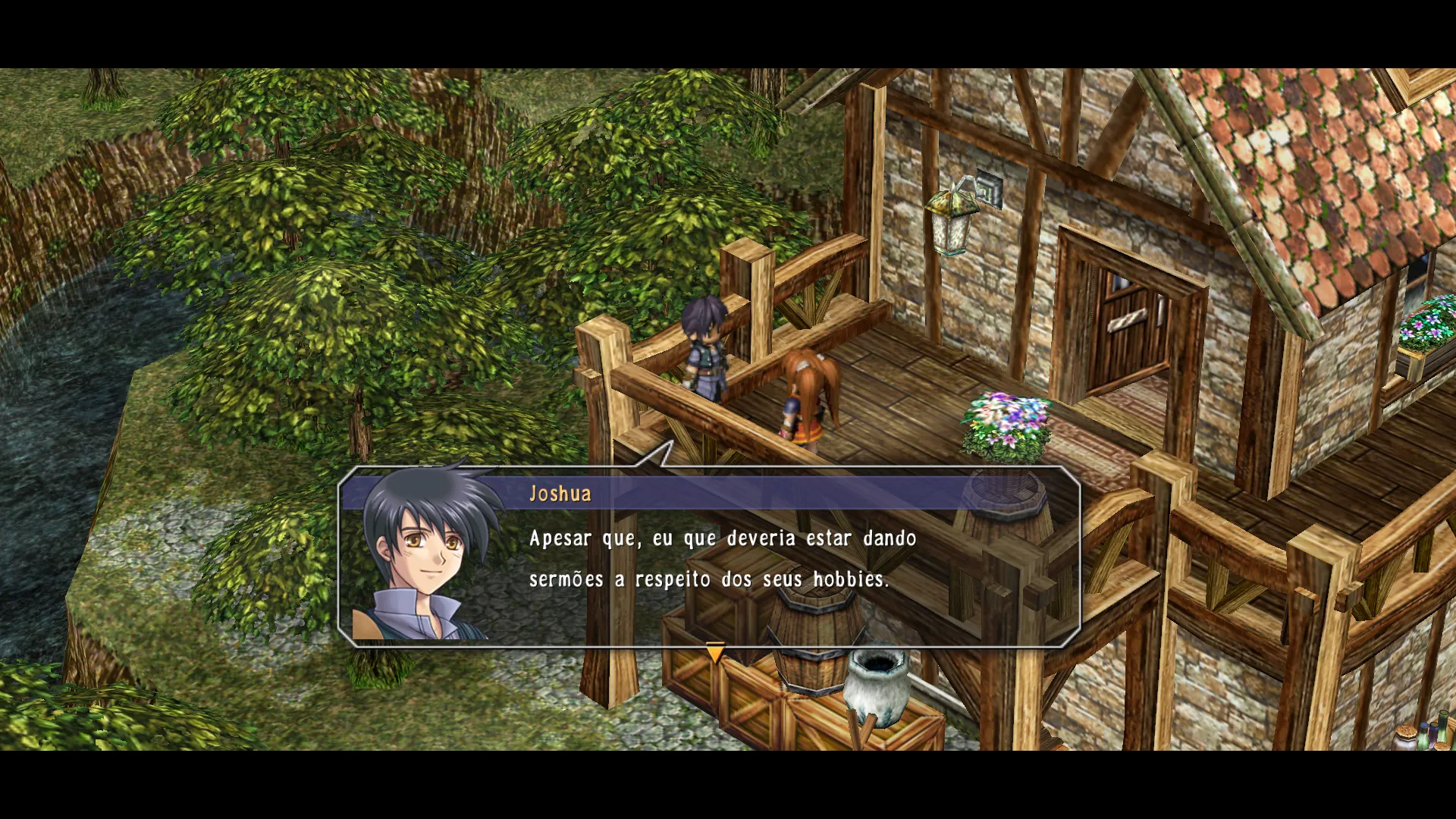Click Joshua's dialogue box to continue
The width and height of the screenshot is (1456, 819).
(709, 557)
